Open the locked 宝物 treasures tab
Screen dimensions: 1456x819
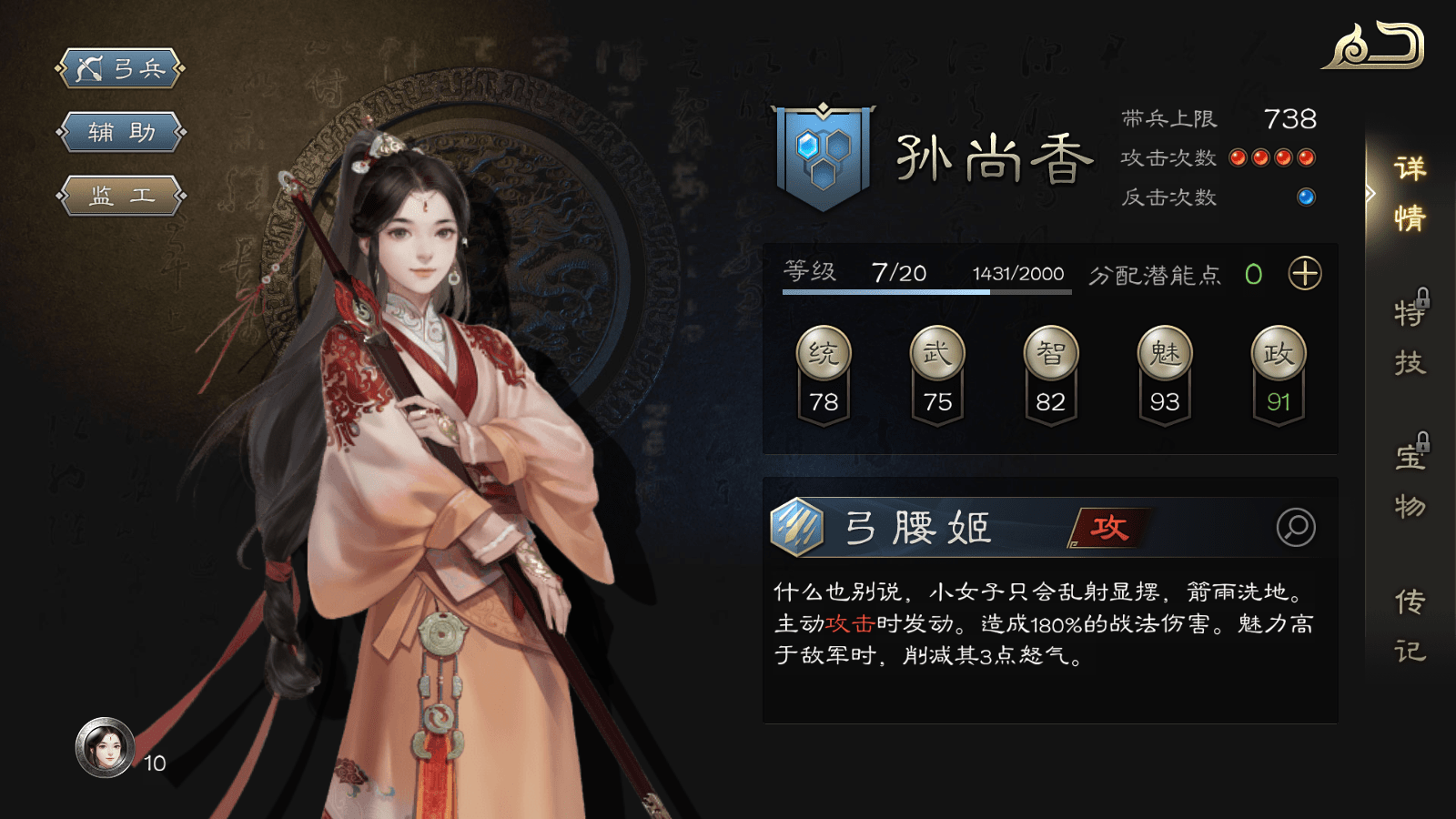1410,480
